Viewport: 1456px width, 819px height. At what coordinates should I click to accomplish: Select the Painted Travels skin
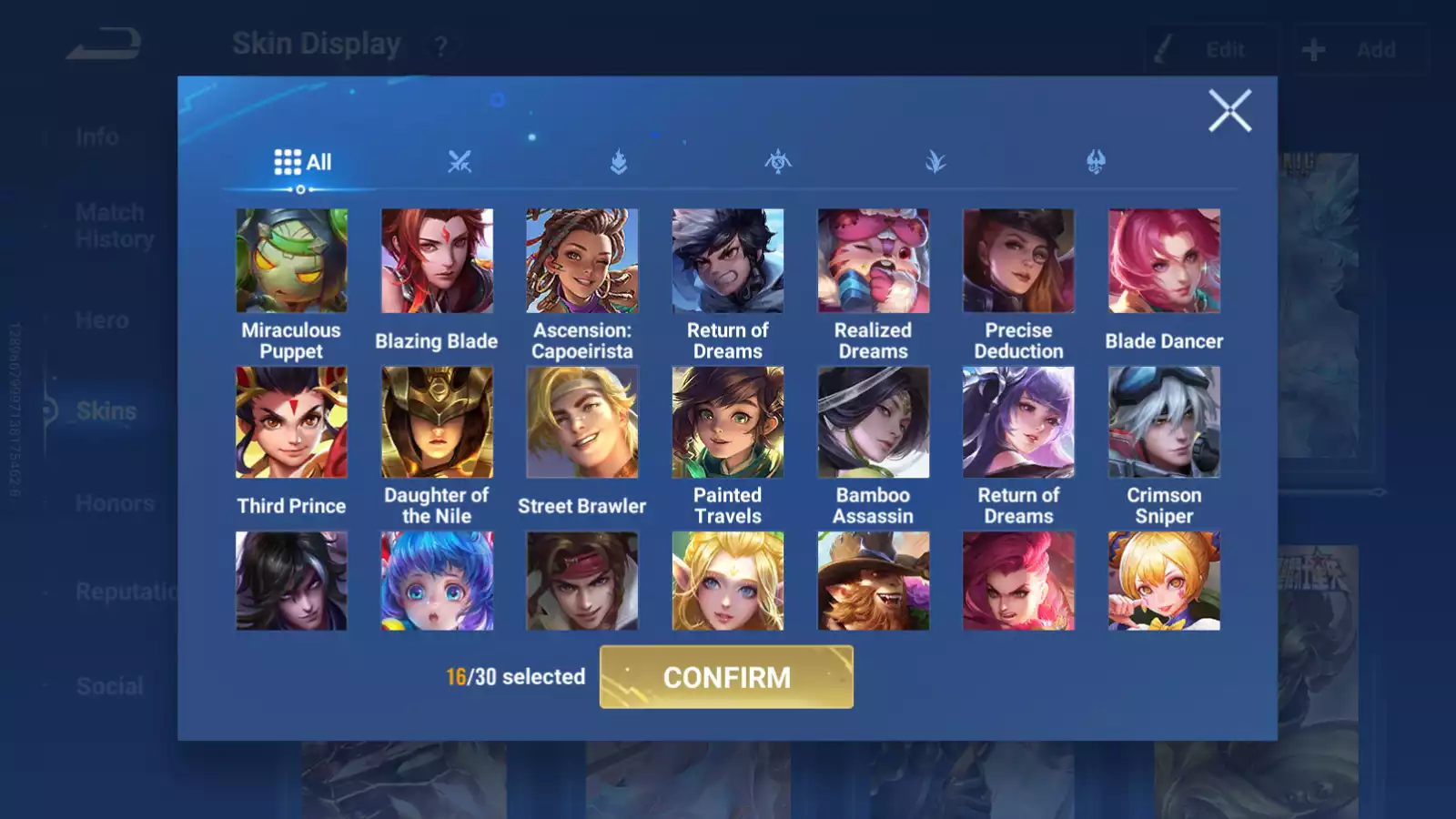click(x=728, y=422)
